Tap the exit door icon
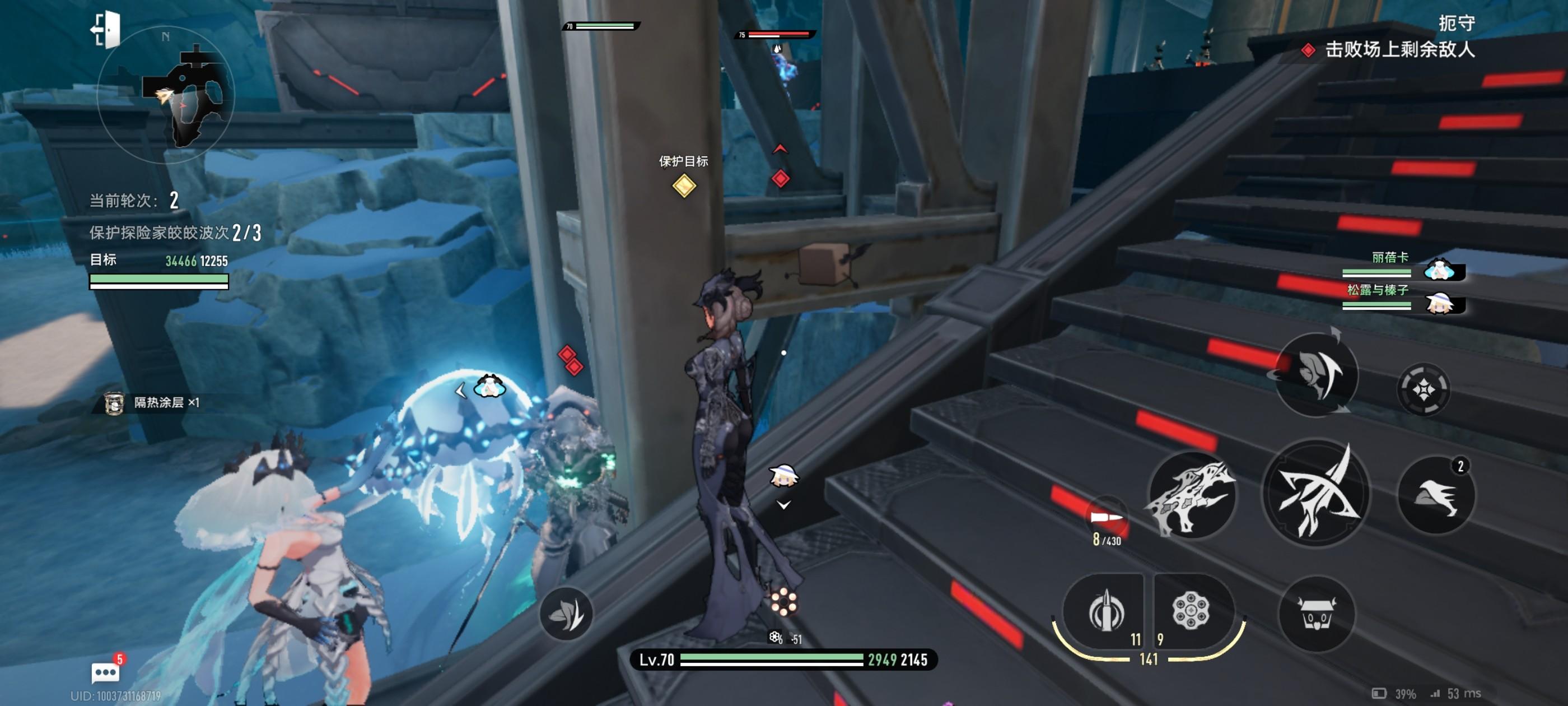1568x706 pixels. 106,29
